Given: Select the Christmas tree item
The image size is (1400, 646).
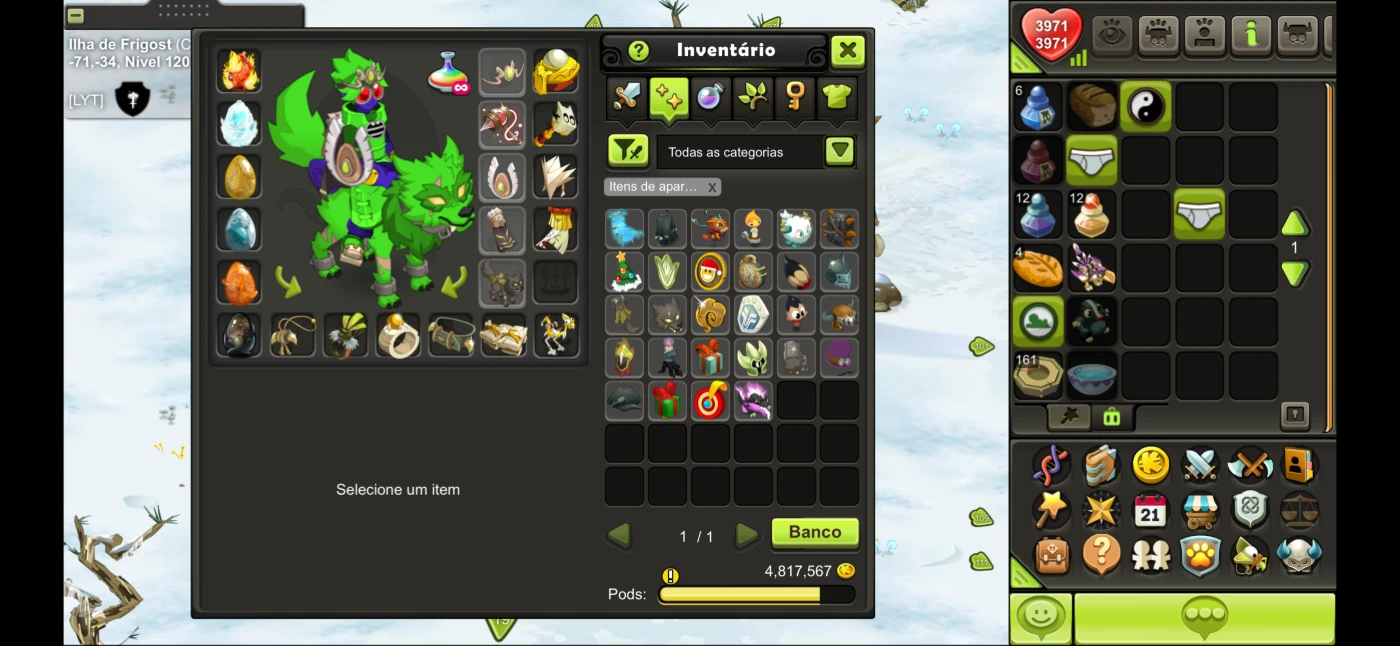Looking at the screenshot, I should 624,271.
